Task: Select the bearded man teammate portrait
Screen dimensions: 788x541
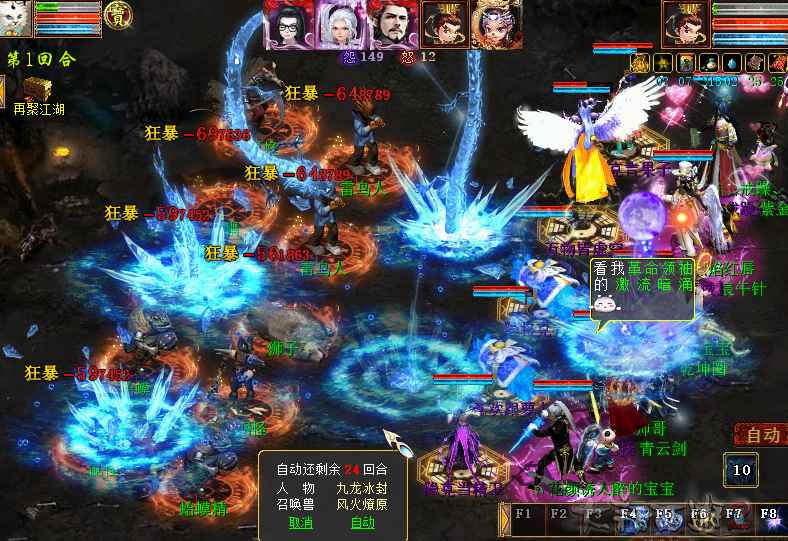Action: point(392,24)
